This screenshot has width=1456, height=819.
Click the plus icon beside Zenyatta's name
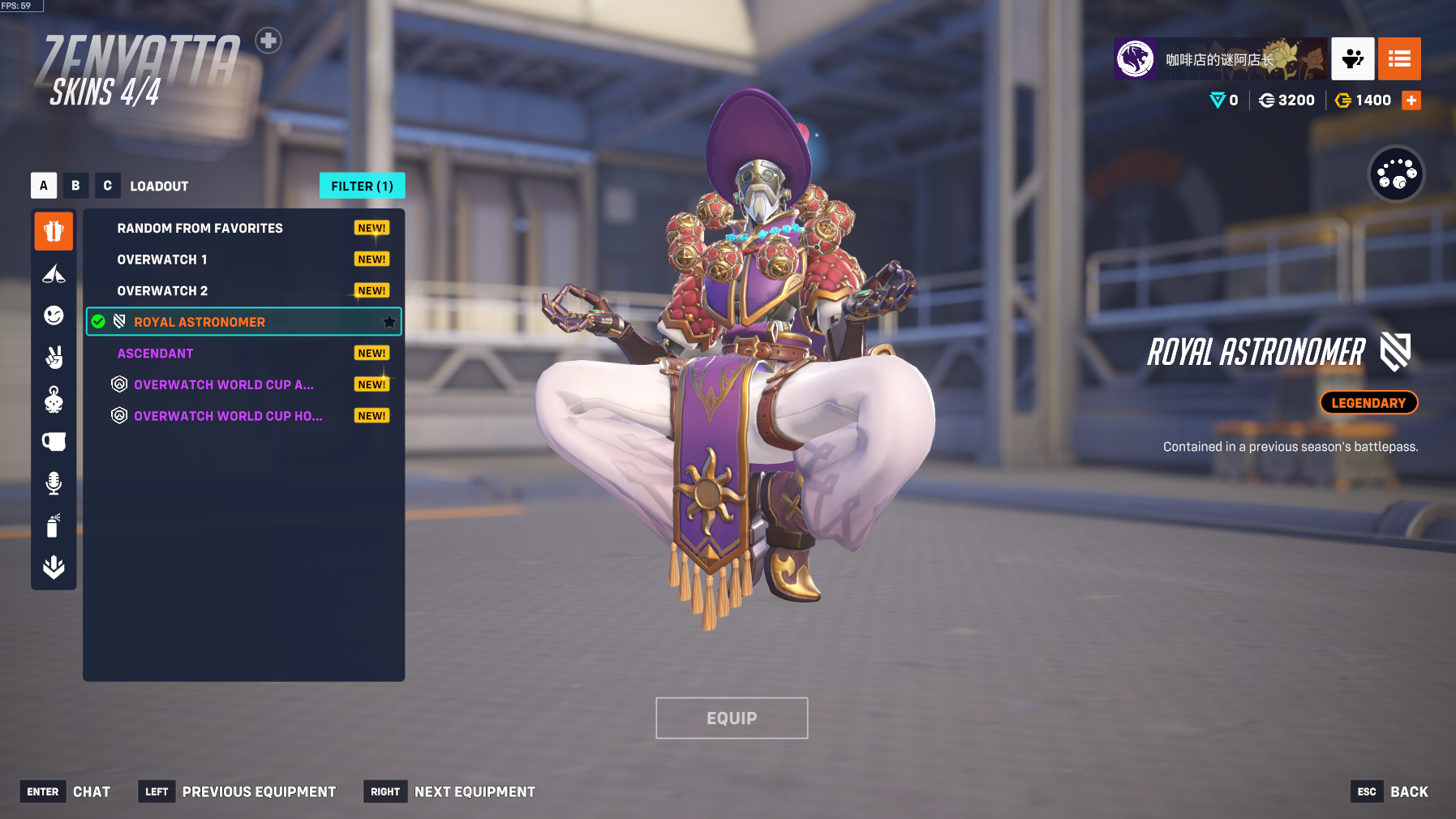coord(268,40)
